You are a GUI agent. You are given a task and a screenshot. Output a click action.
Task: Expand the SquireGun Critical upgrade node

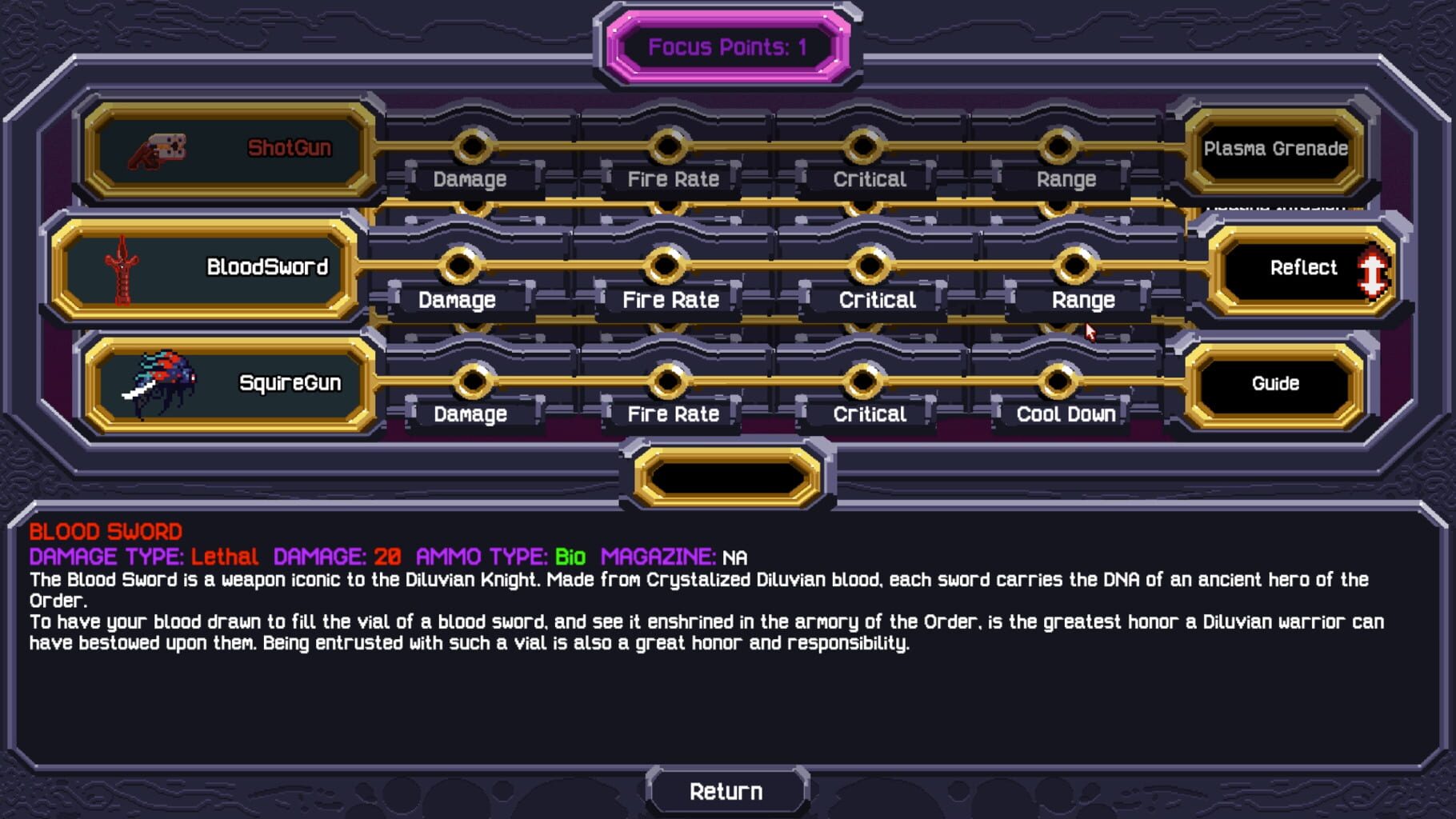(x=863, y=382)
